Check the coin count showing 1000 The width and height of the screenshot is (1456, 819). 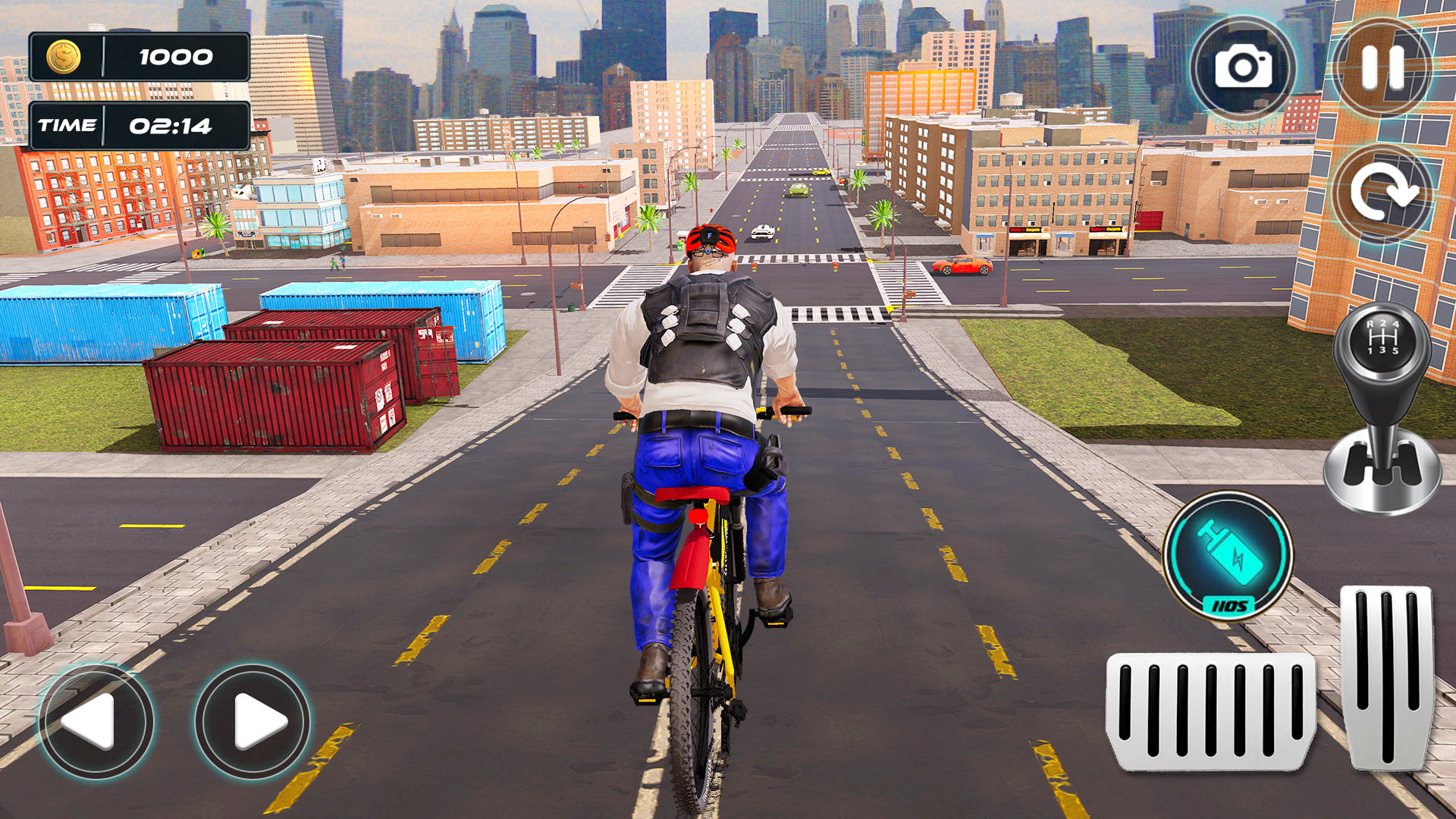tap(174, 55)
